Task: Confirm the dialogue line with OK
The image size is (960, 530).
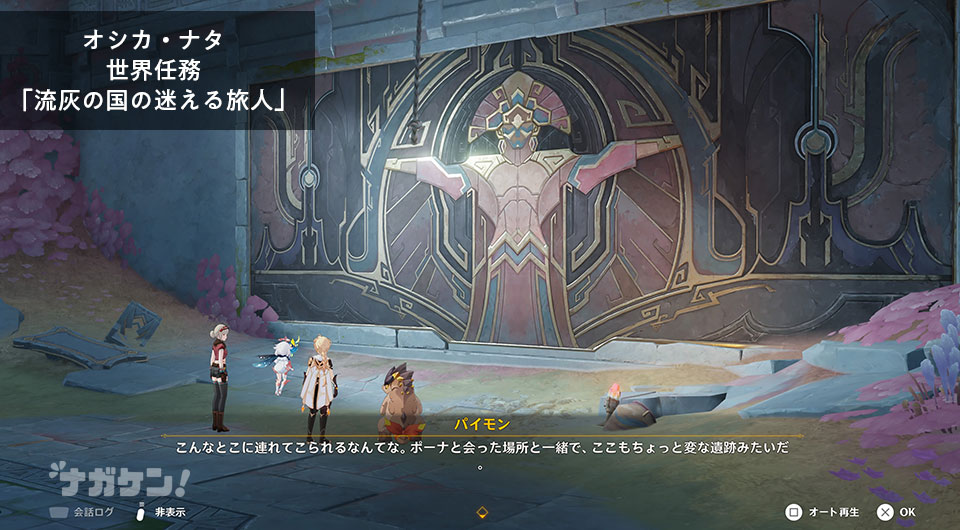Action: [896, 512]
